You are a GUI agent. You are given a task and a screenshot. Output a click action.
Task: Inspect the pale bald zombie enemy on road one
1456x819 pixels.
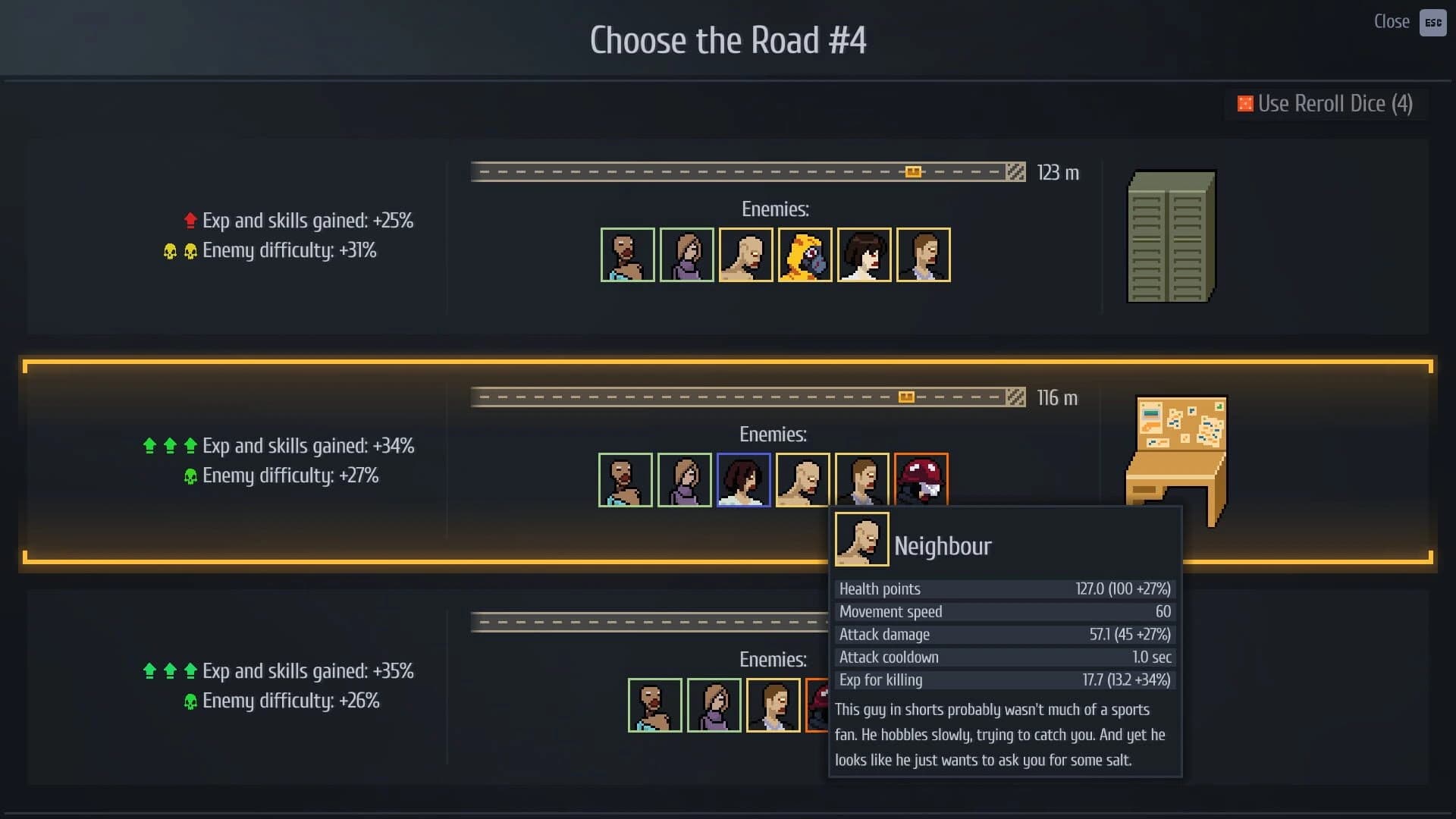point(745,255)
